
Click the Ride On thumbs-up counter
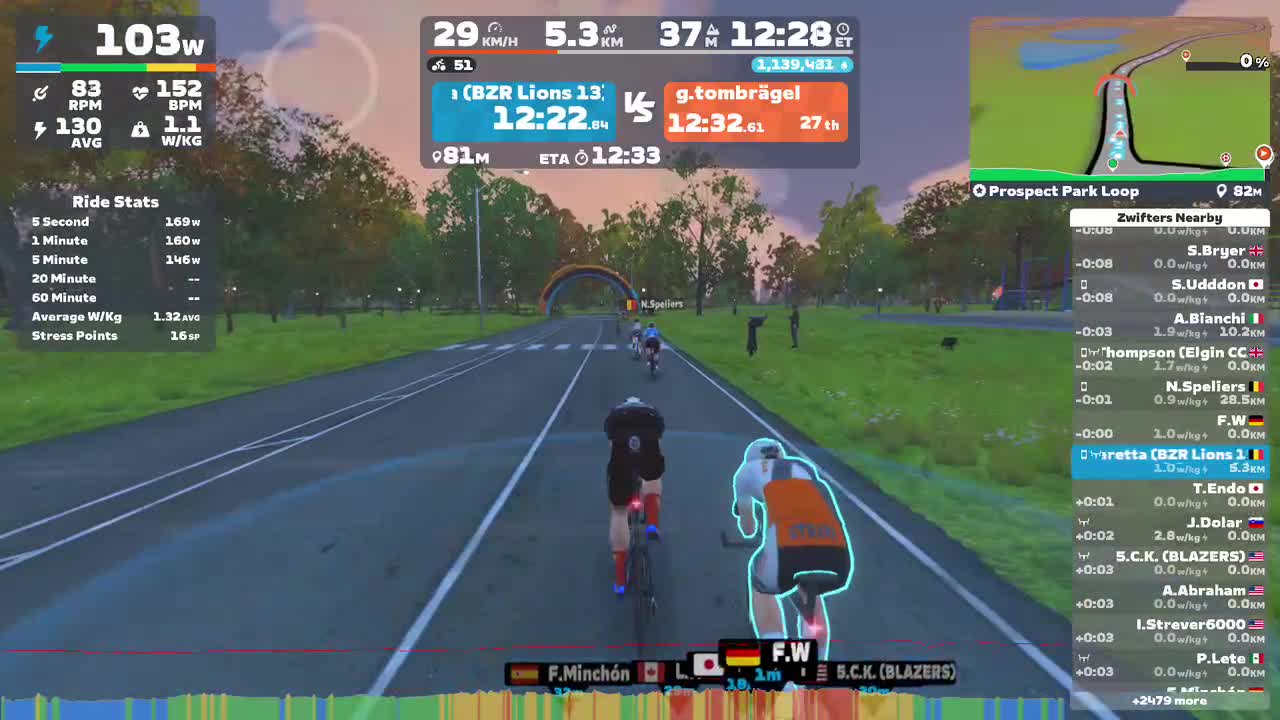tap(801, 64)
